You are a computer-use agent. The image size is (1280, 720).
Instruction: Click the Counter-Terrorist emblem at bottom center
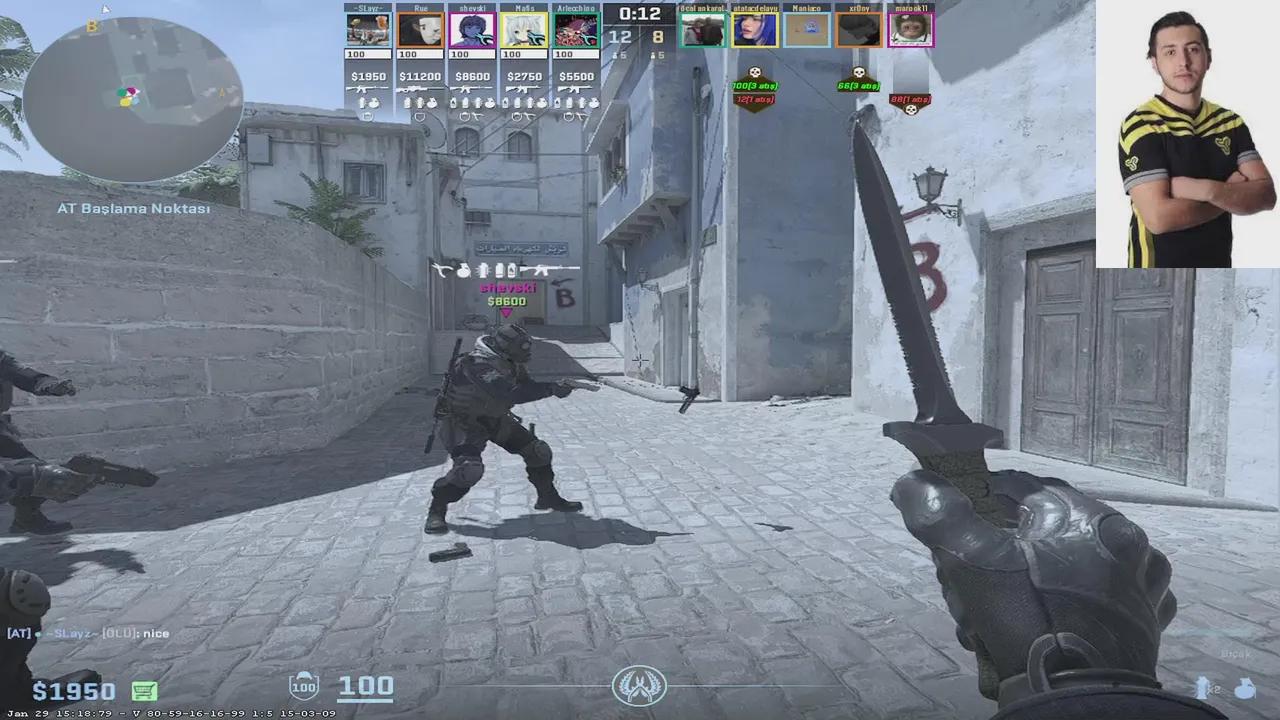pos(639,686)
